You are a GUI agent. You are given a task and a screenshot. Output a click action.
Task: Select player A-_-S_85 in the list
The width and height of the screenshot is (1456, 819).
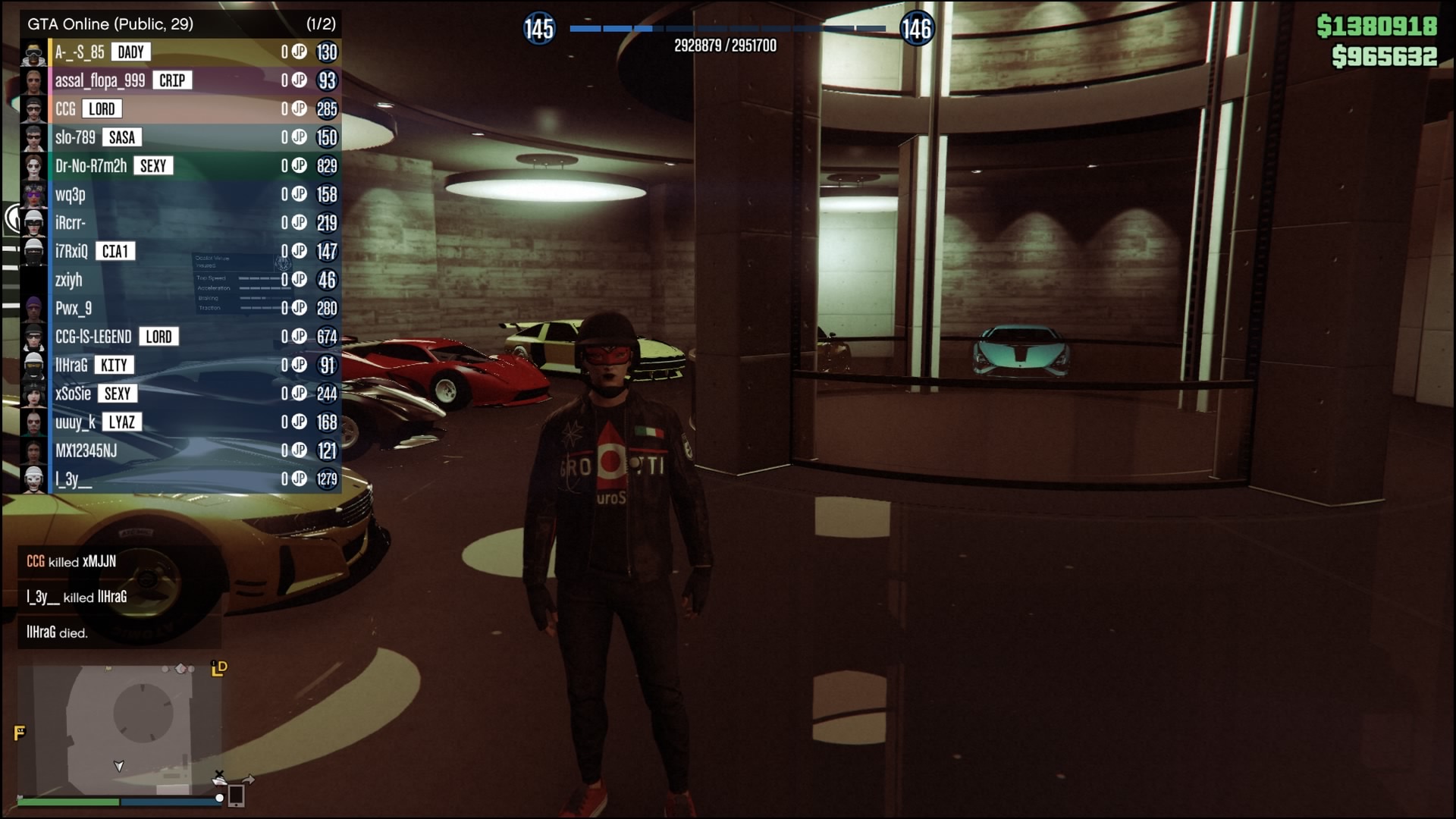click(182, 52)
